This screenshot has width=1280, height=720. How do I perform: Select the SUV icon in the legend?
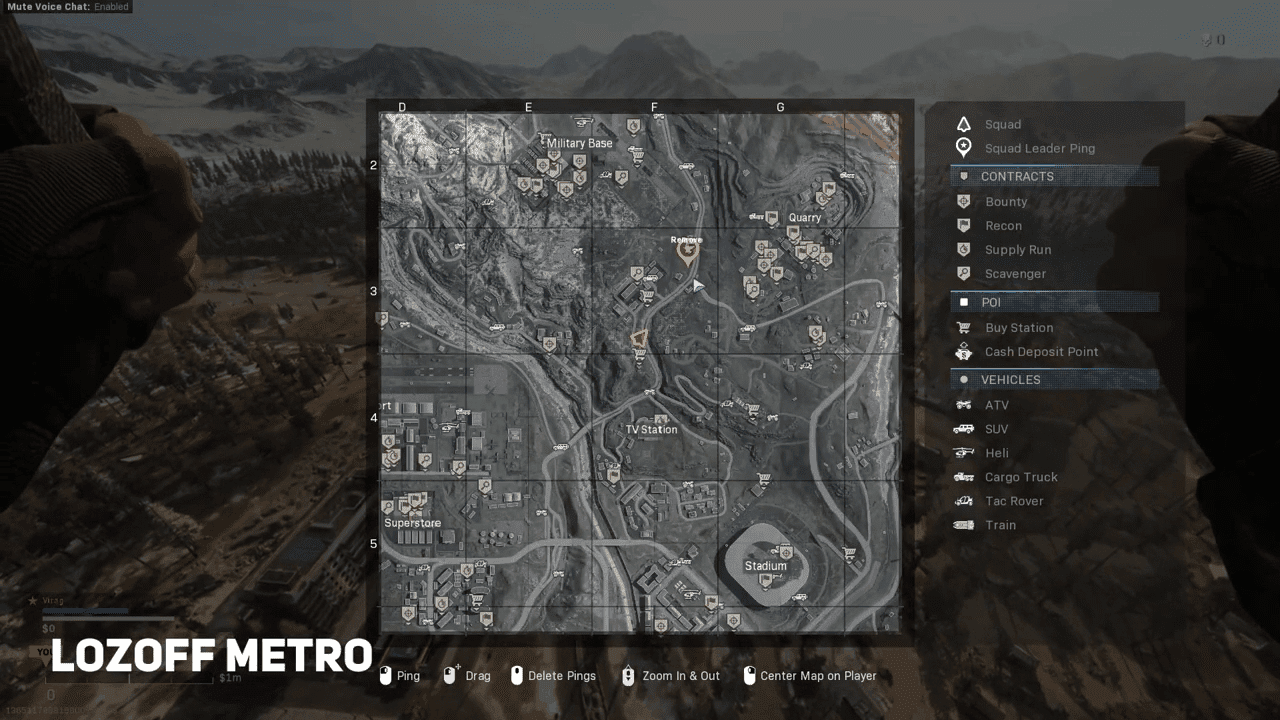[963, 428]
